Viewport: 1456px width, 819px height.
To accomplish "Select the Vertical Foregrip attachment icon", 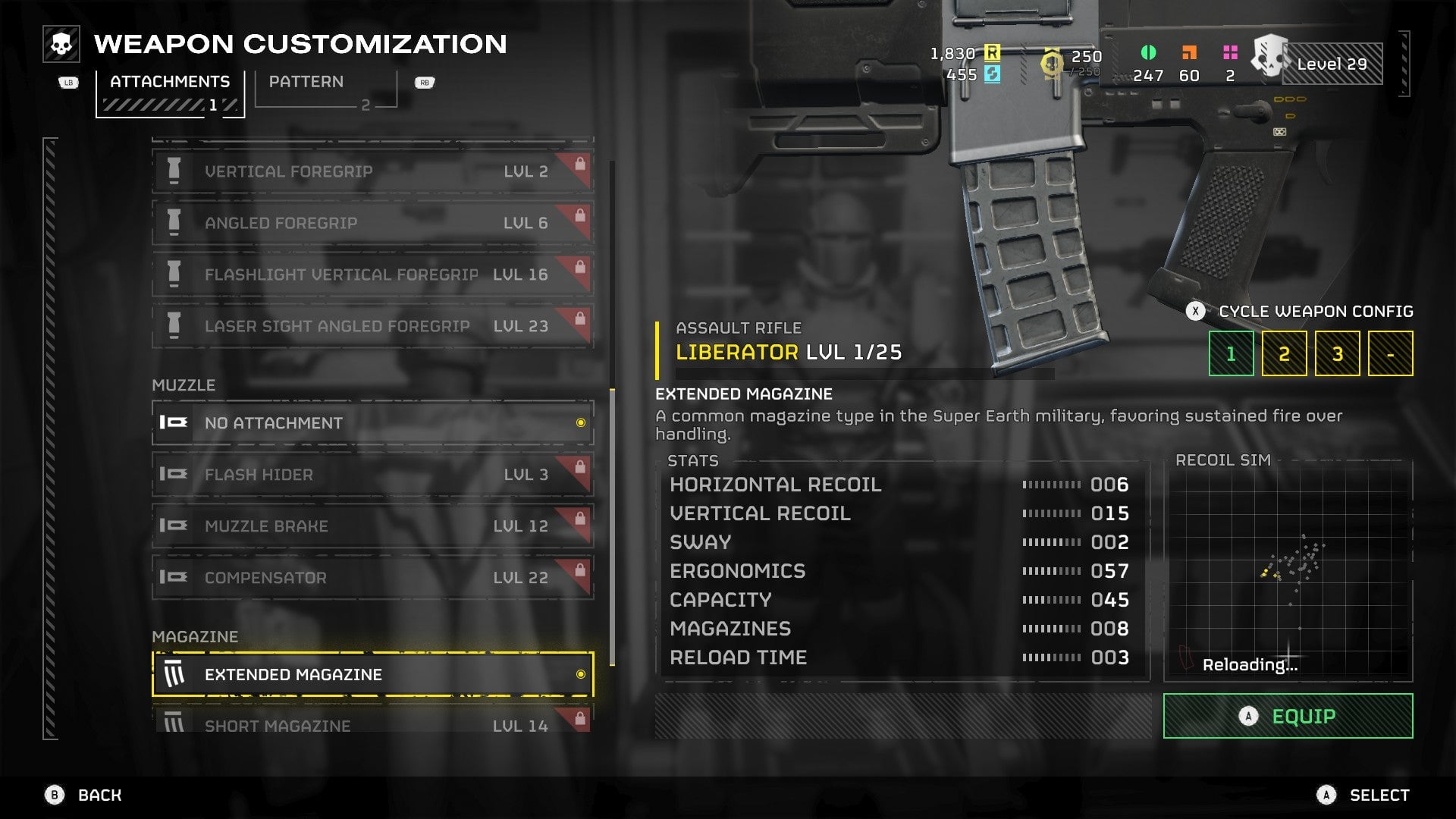I will (176, 171).
